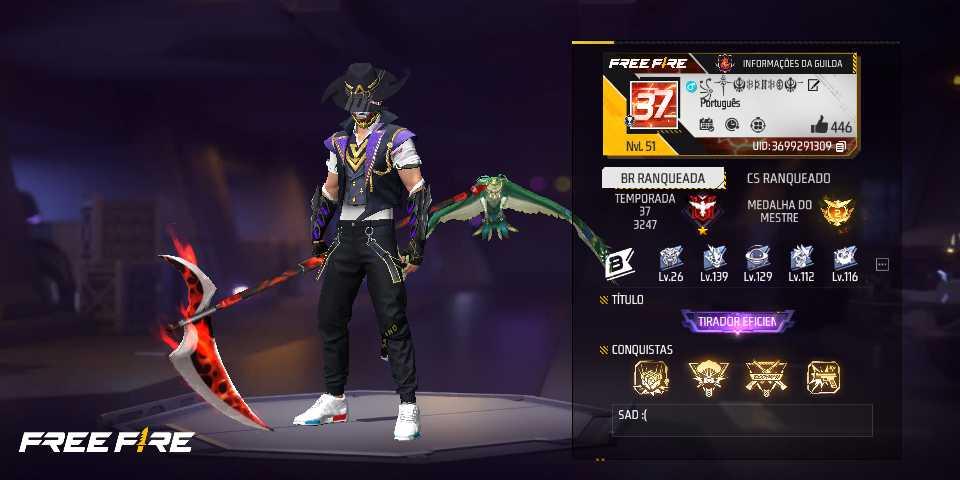Select the red 37 avatar banner
Viewport: 960px width, 480px height.
pyautogui.click(x=651, y=105)
